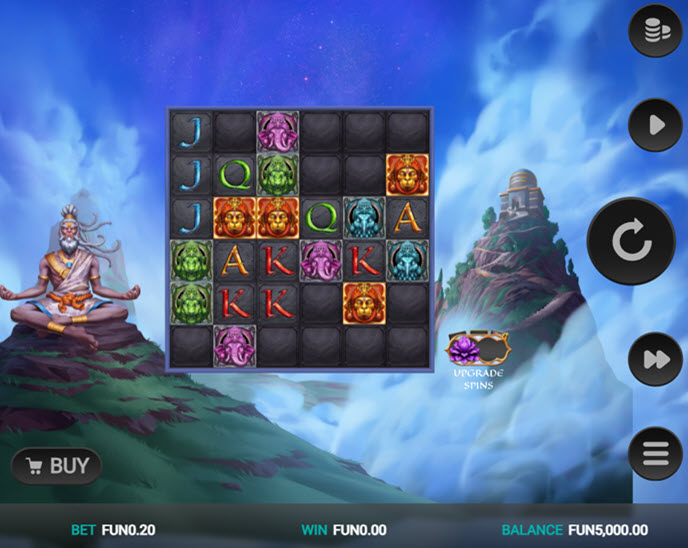The width and height of the screenshot is (688, 548).
Task: Open the coin stack bet settings
Action: [654, 31]
